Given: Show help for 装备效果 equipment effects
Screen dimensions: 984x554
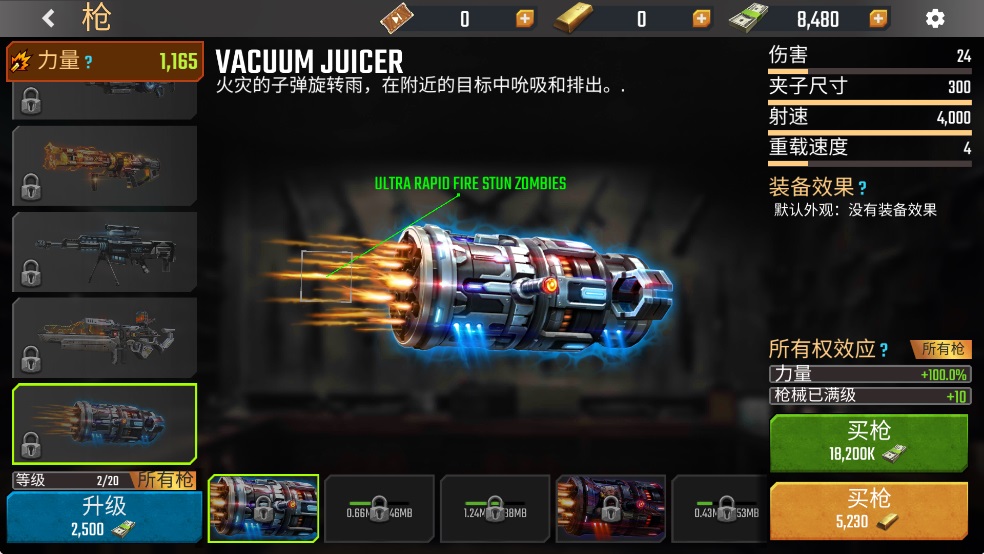Looking at the screenshot, I should [x=862, y=188].
